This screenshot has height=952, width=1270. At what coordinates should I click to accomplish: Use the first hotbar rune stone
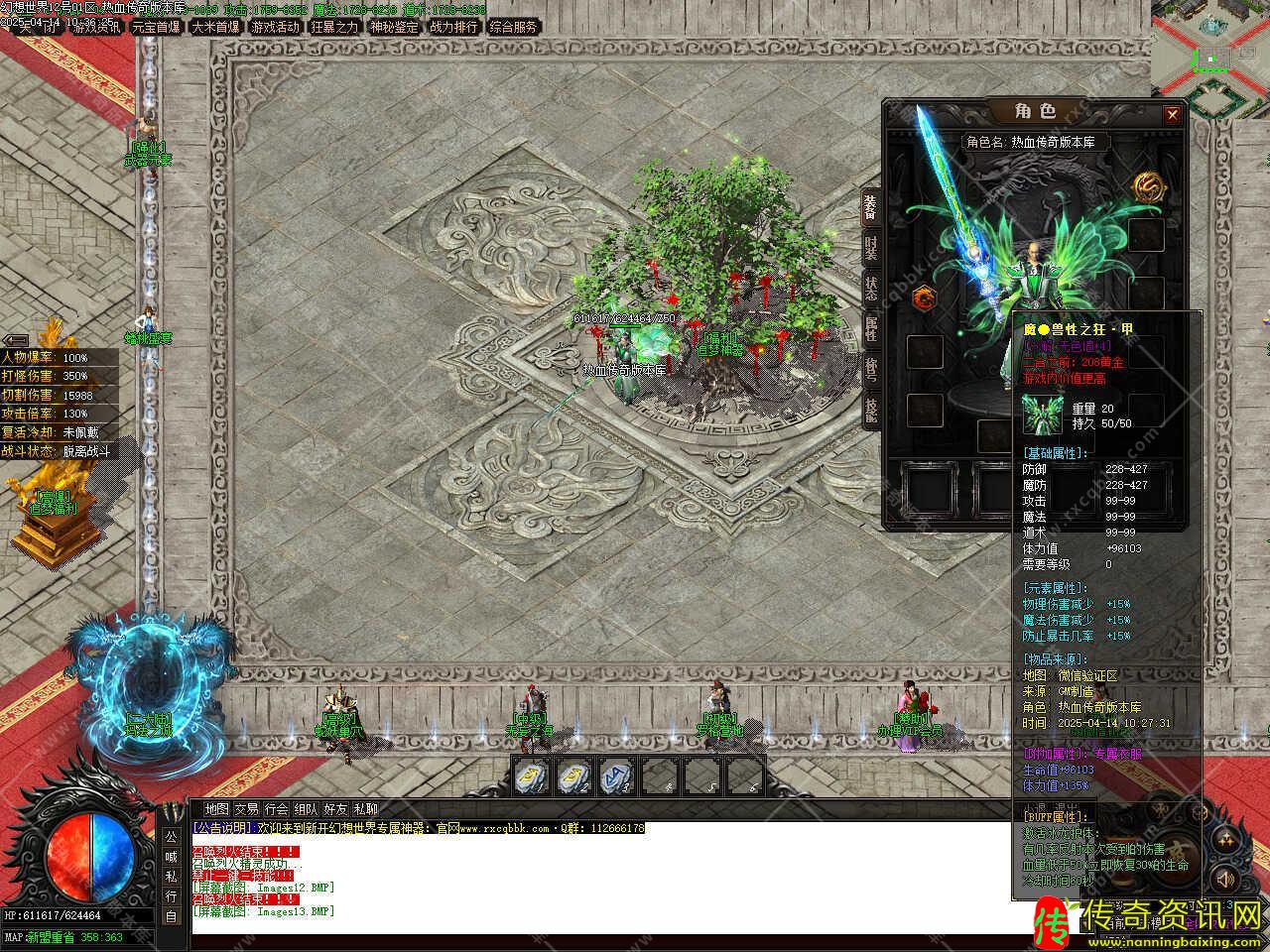(x=532, y=775)
